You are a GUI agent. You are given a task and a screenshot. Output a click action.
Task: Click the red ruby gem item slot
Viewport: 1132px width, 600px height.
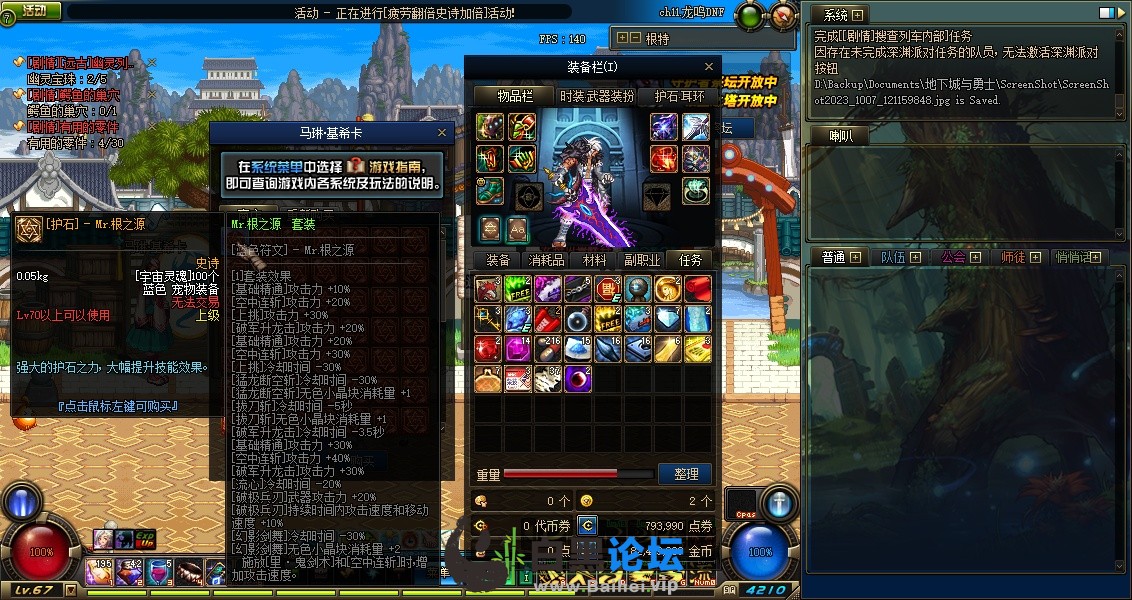click(489, 347)
